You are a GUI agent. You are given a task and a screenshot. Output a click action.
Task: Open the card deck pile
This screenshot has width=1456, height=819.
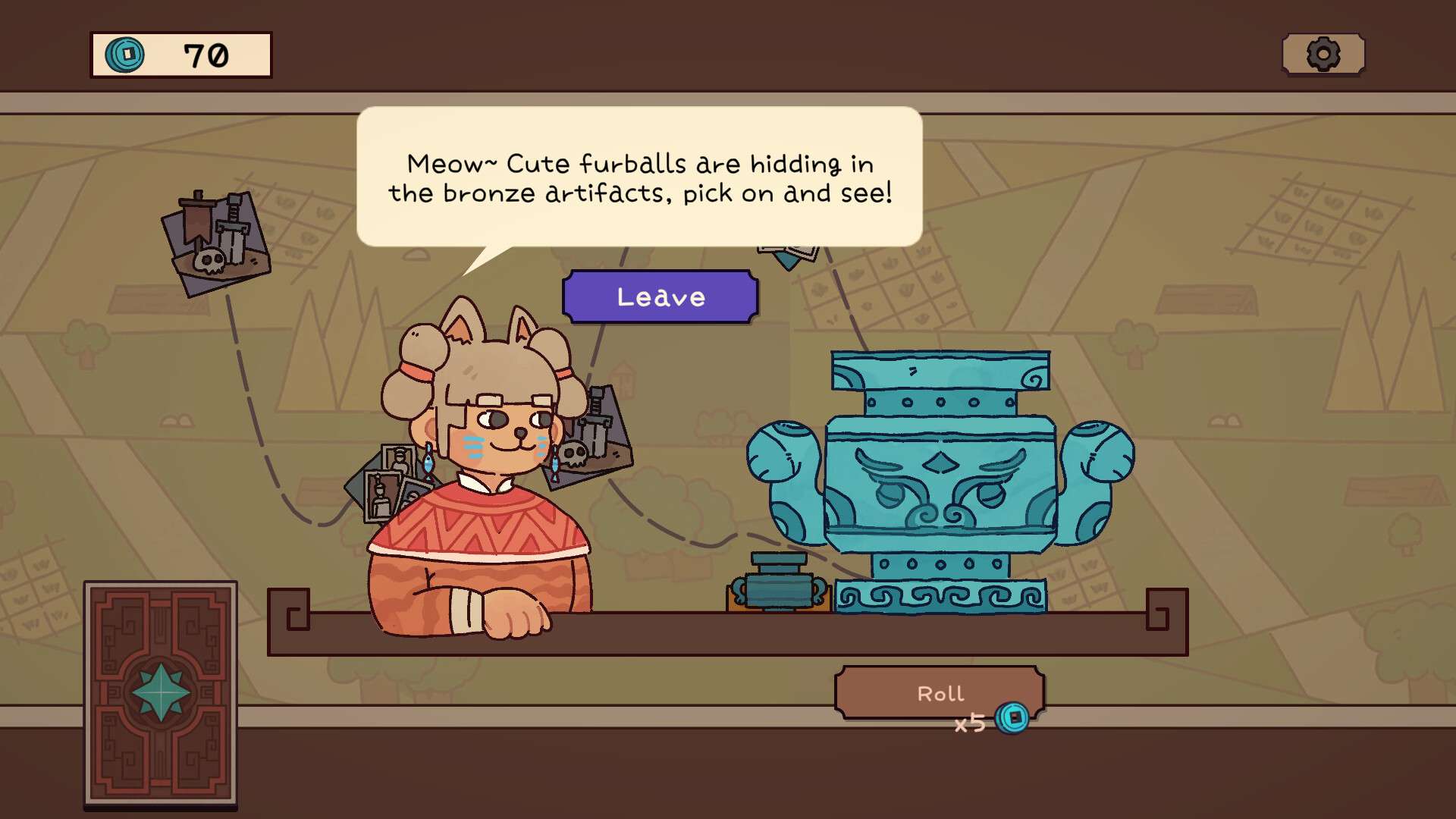pyautogui.click(x=160, y=693)
